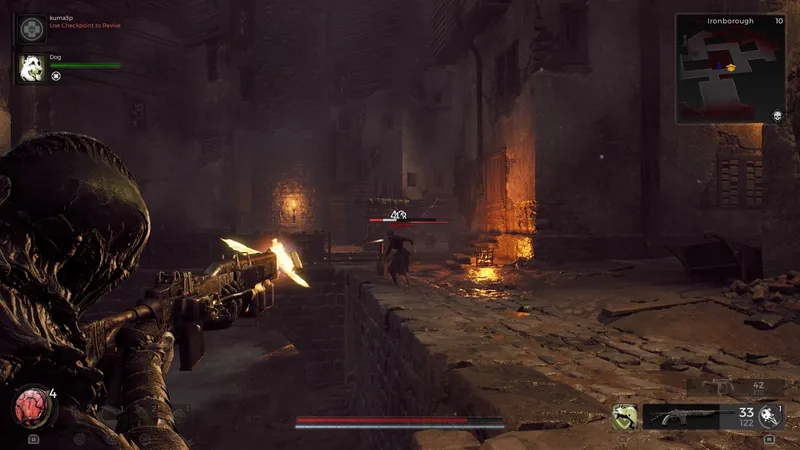Select the Dog companion portrait
Screen dimensions: 800x450
coord(31,68)
